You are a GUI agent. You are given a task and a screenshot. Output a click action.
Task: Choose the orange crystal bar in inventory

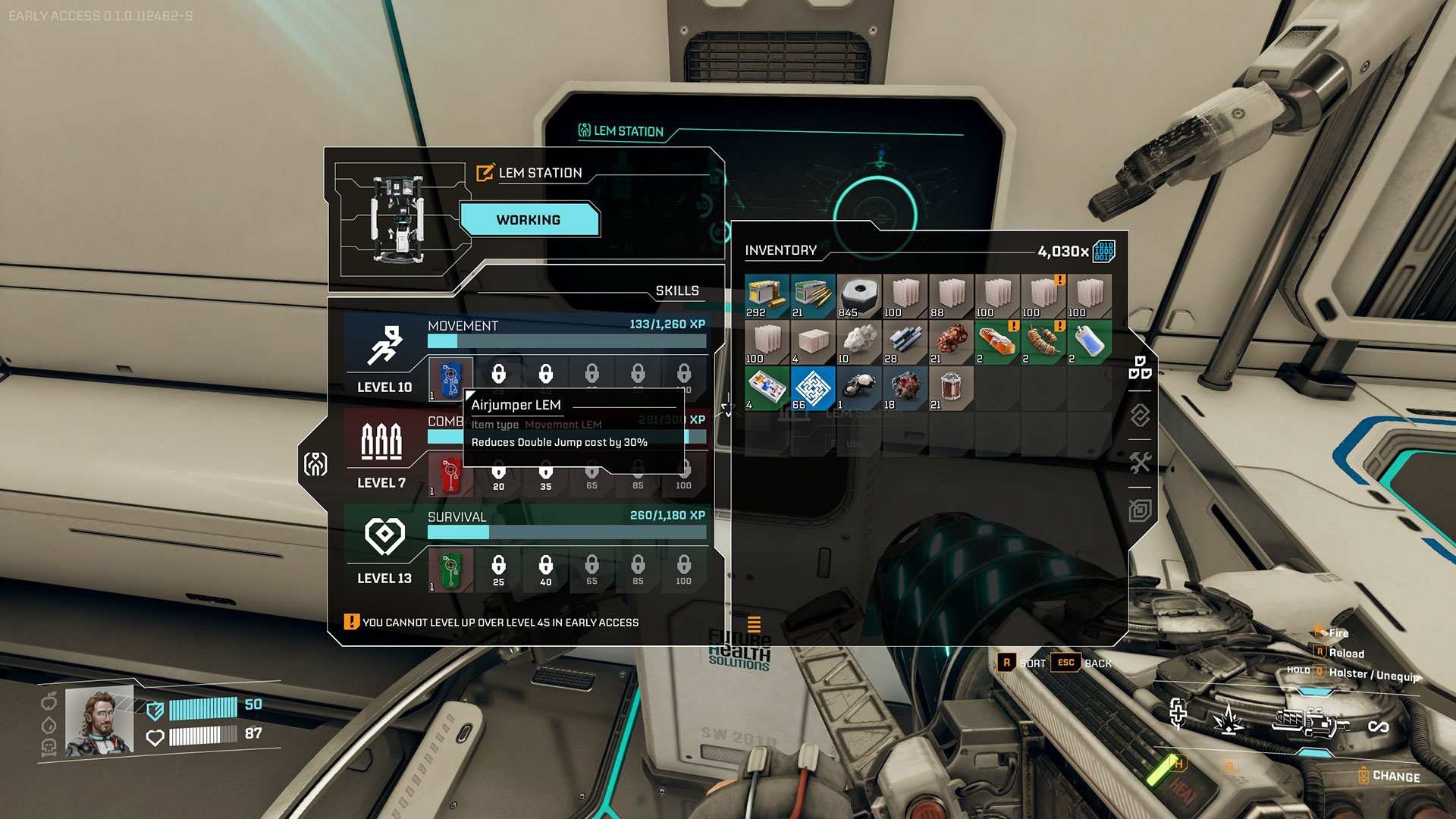tap(997, 342)
